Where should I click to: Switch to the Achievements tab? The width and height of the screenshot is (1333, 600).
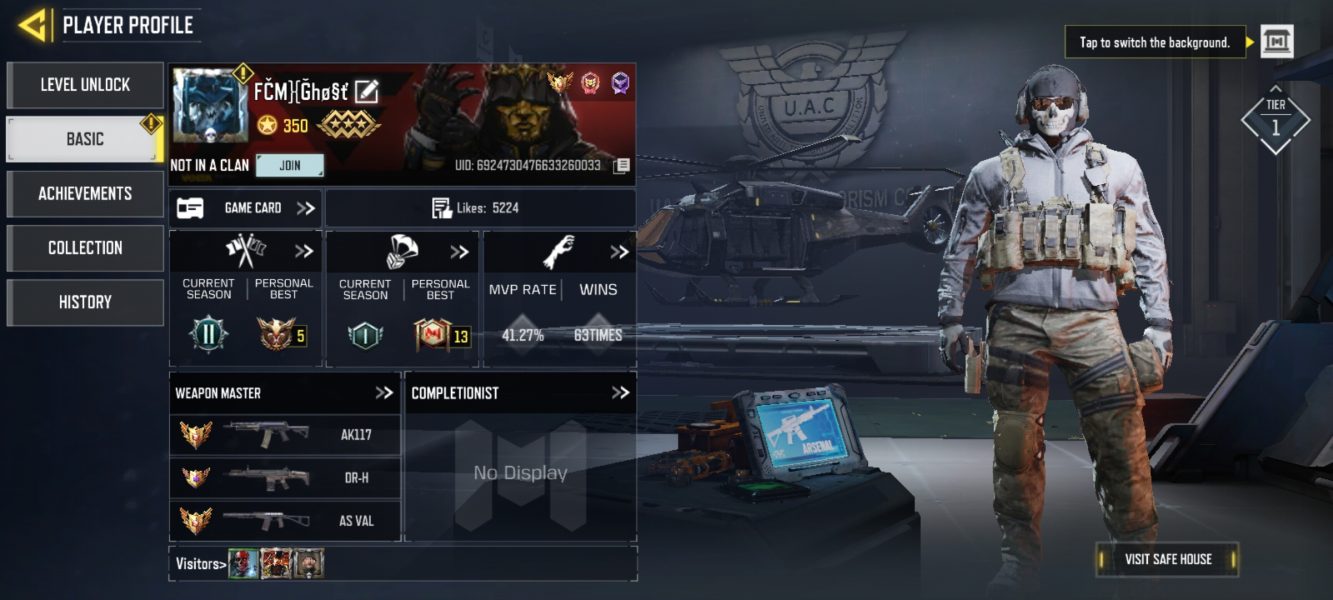point(85,193)
